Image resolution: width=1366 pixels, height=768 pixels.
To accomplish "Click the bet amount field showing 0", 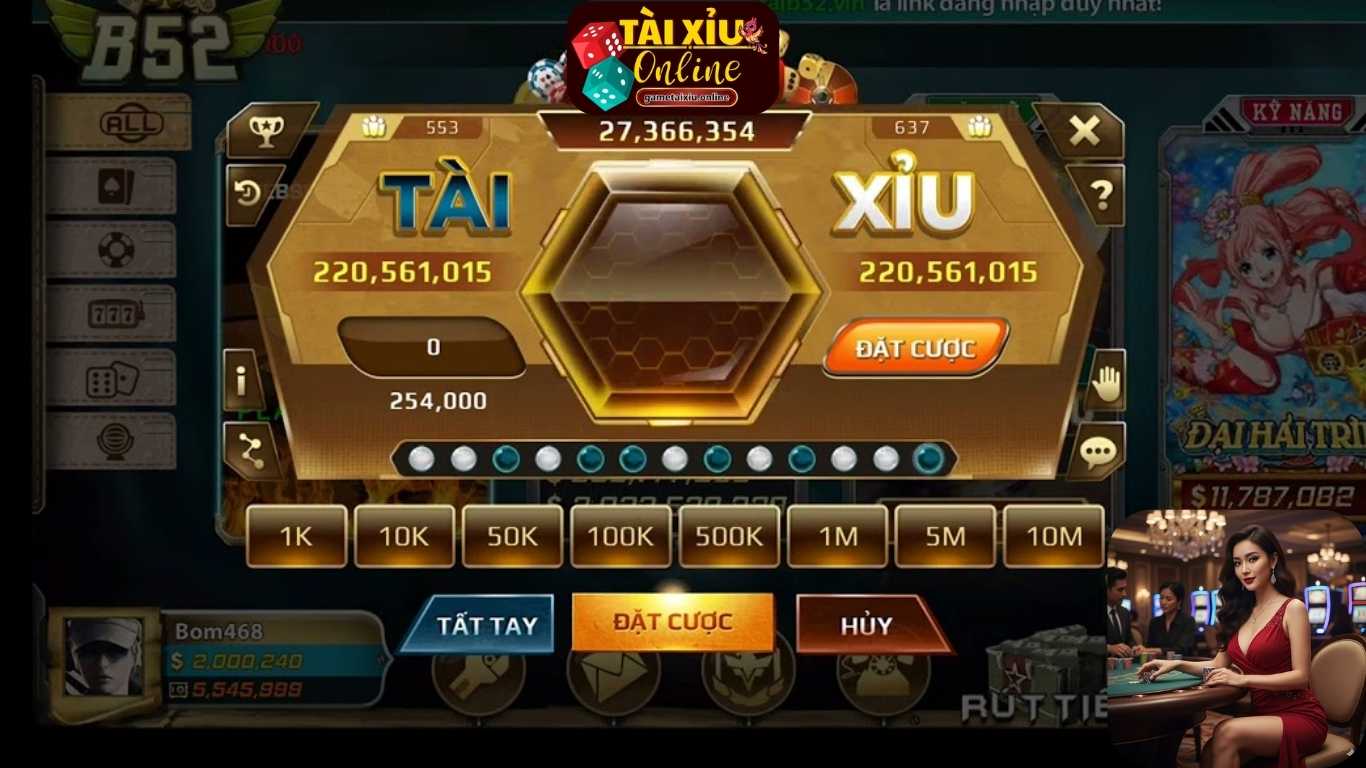I will 430,348.
